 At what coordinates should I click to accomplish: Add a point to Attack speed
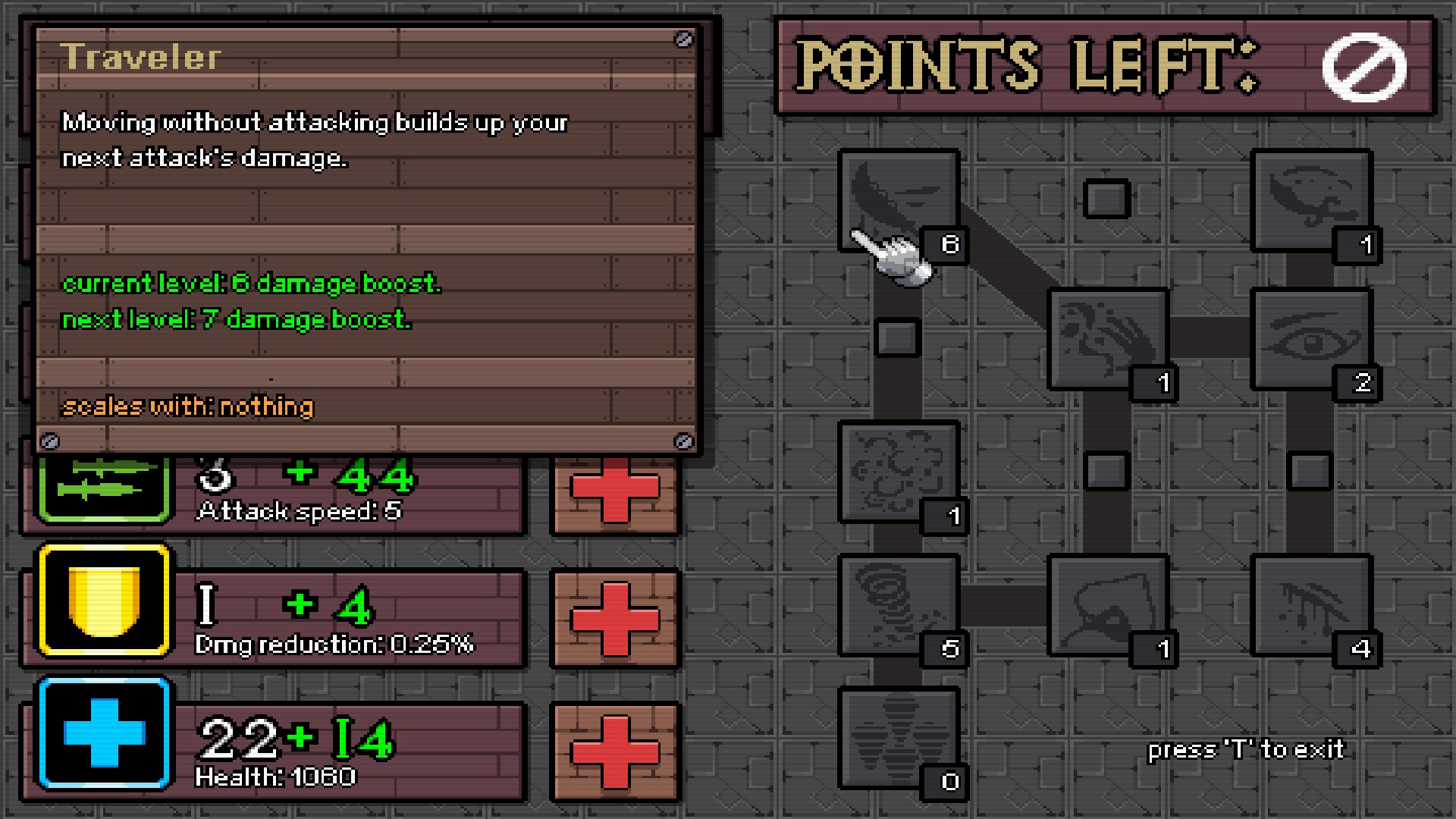tap(615, 489)
